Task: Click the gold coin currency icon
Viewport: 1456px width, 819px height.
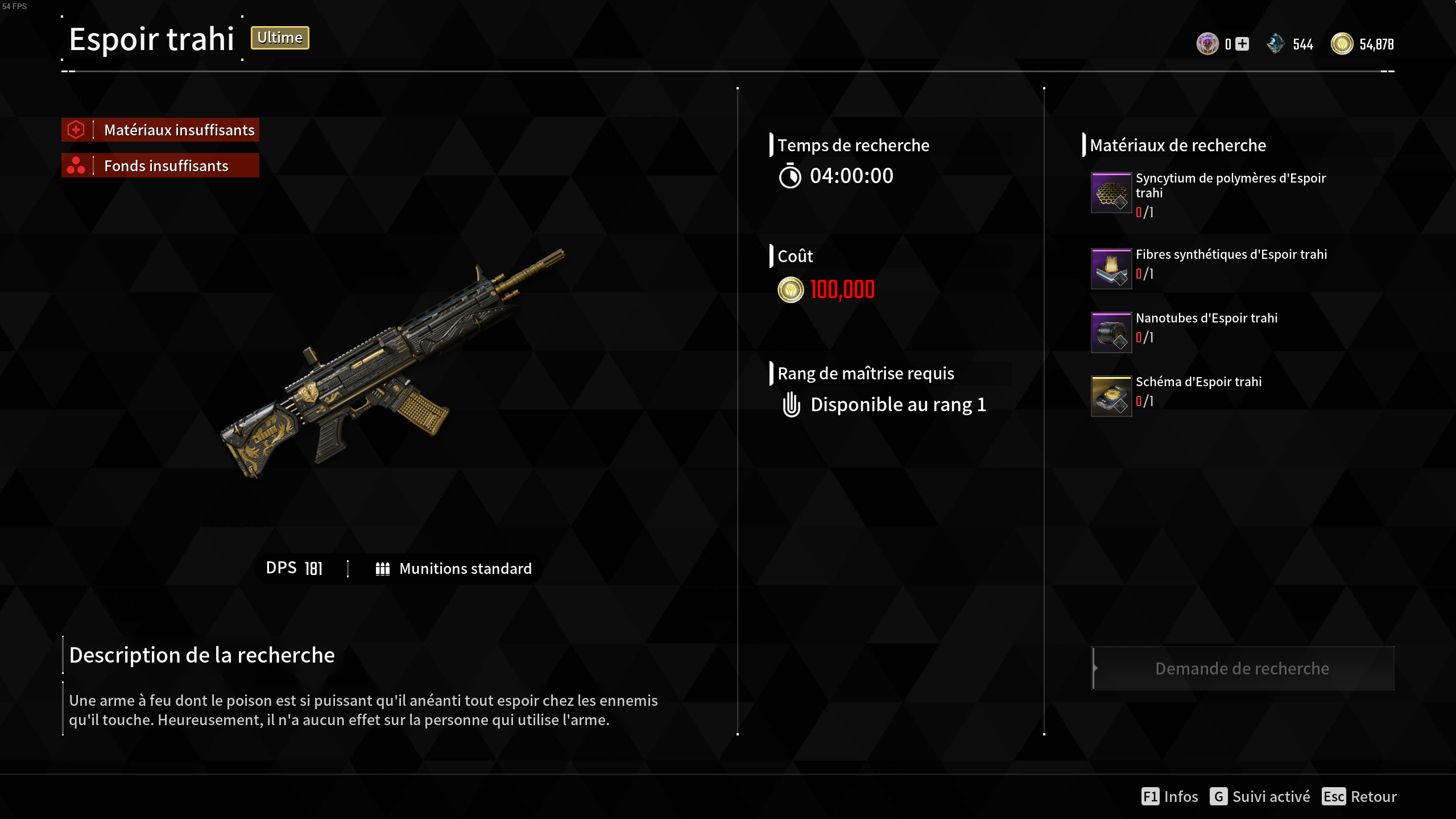Action: click(1343, 44)
